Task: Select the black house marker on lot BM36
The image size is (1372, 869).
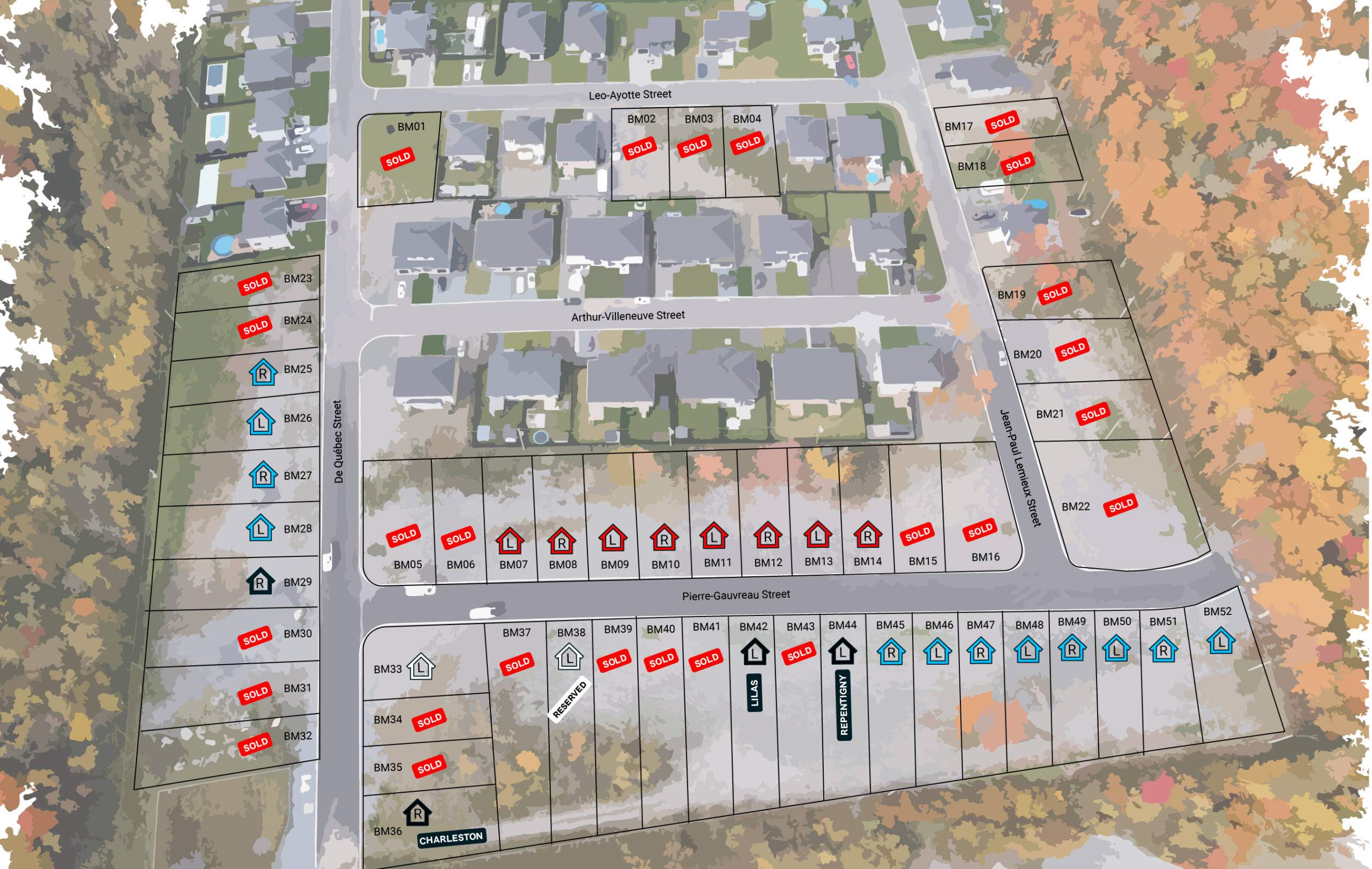Action: coord(417,813)
